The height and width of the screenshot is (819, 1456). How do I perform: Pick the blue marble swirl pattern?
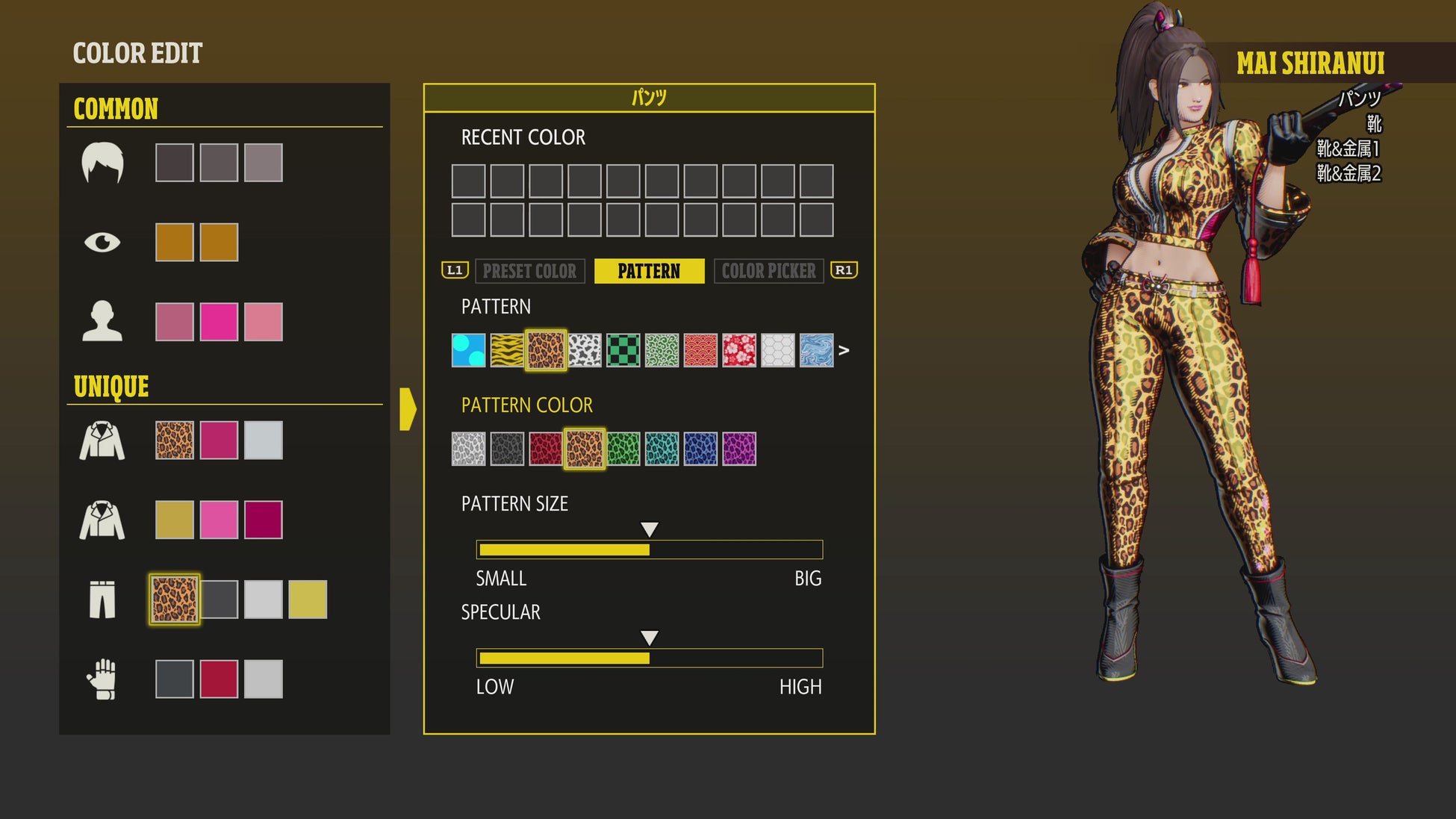pyautogui.click(x=816, y=350)
